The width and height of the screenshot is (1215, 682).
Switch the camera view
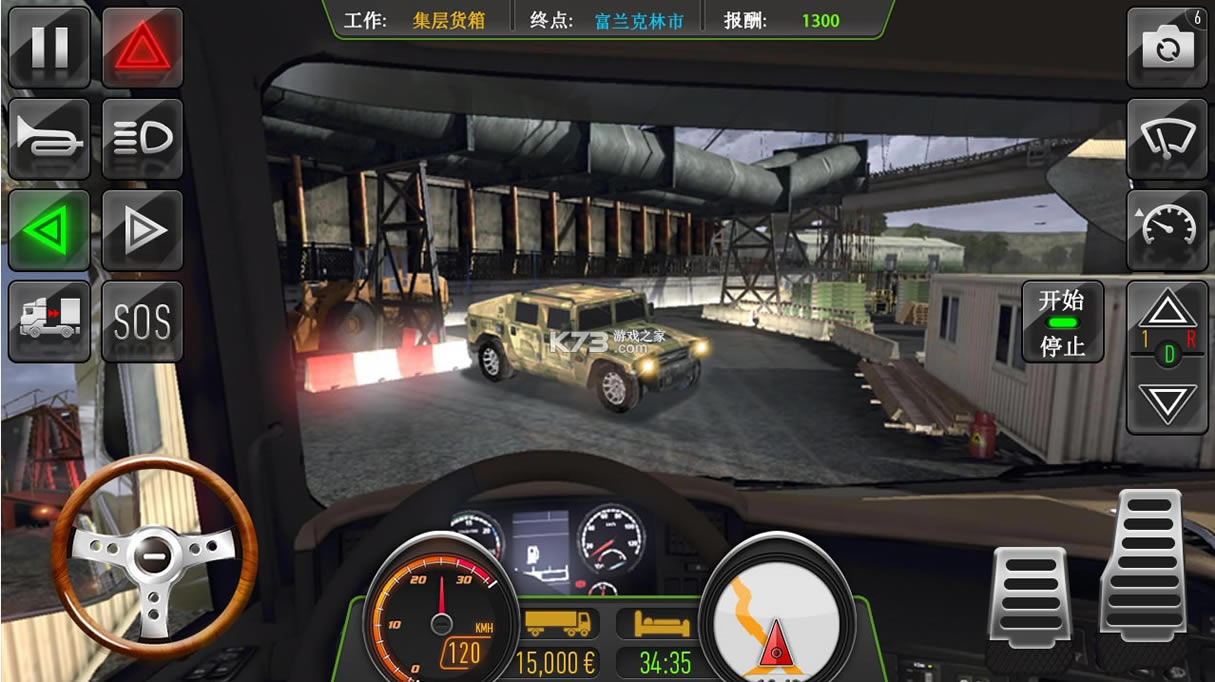(1167, 48)
